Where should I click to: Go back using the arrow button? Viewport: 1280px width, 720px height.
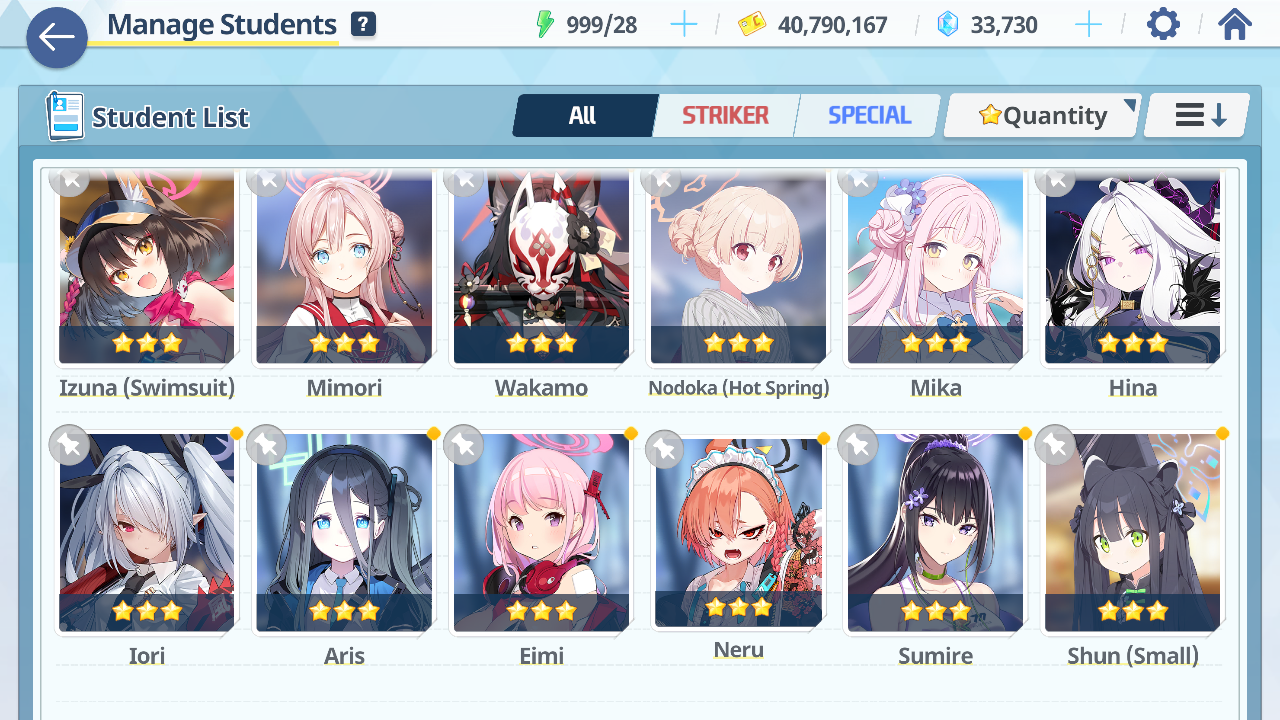tap(57, 38)
